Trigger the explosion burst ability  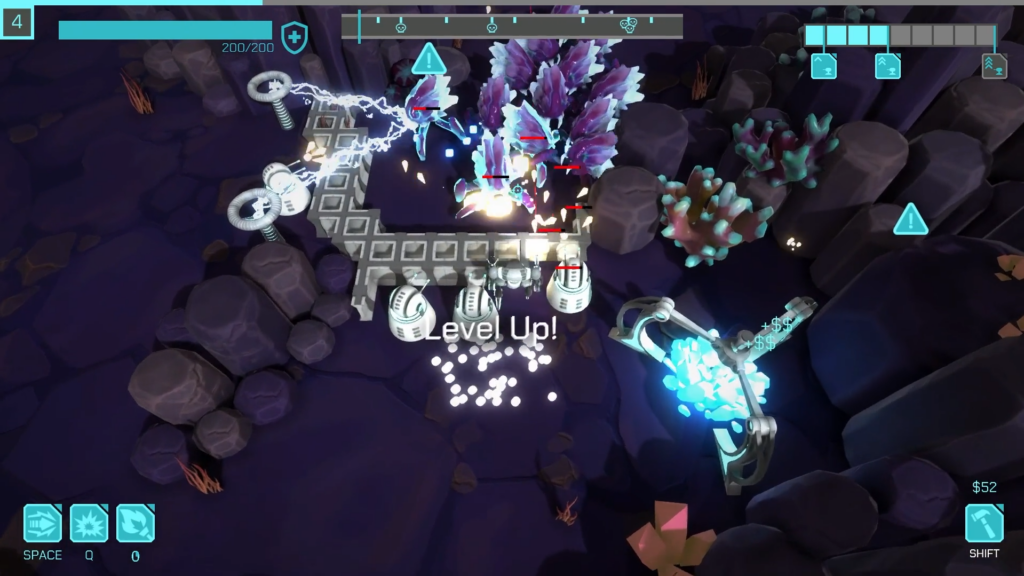tap(89, 523)
